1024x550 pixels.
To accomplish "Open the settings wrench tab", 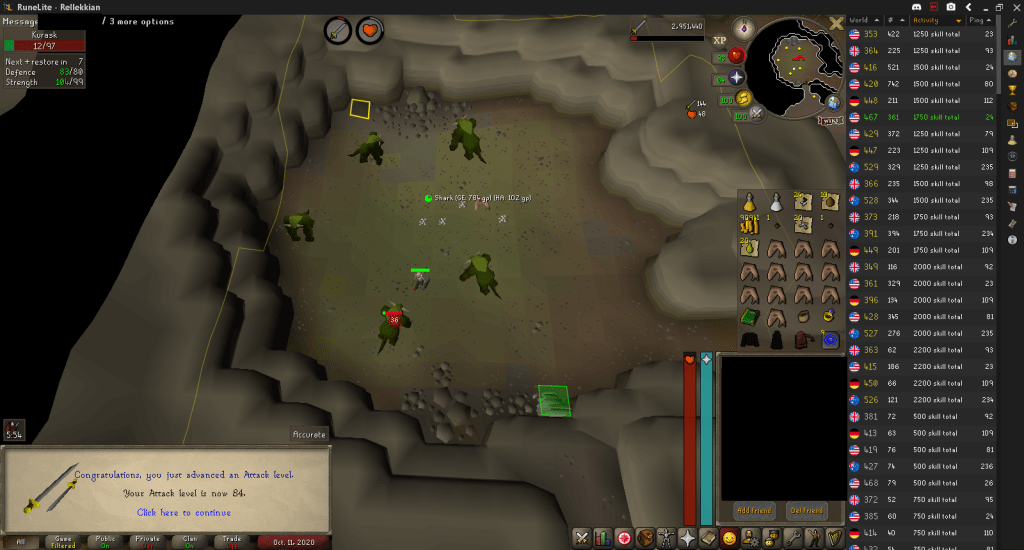I will pos(795,538).
